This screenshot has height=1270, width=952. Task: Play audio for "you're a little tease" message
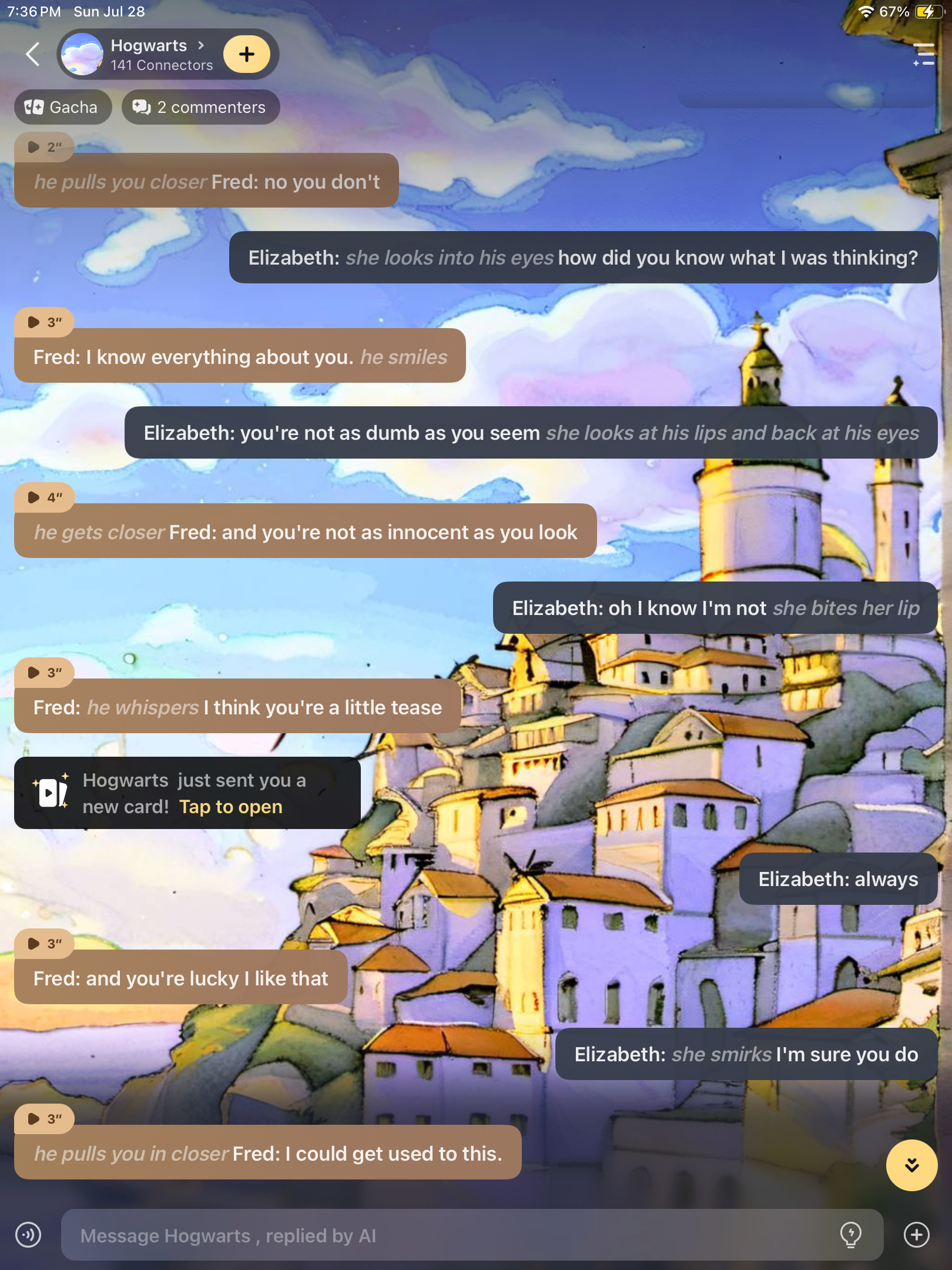45,673
